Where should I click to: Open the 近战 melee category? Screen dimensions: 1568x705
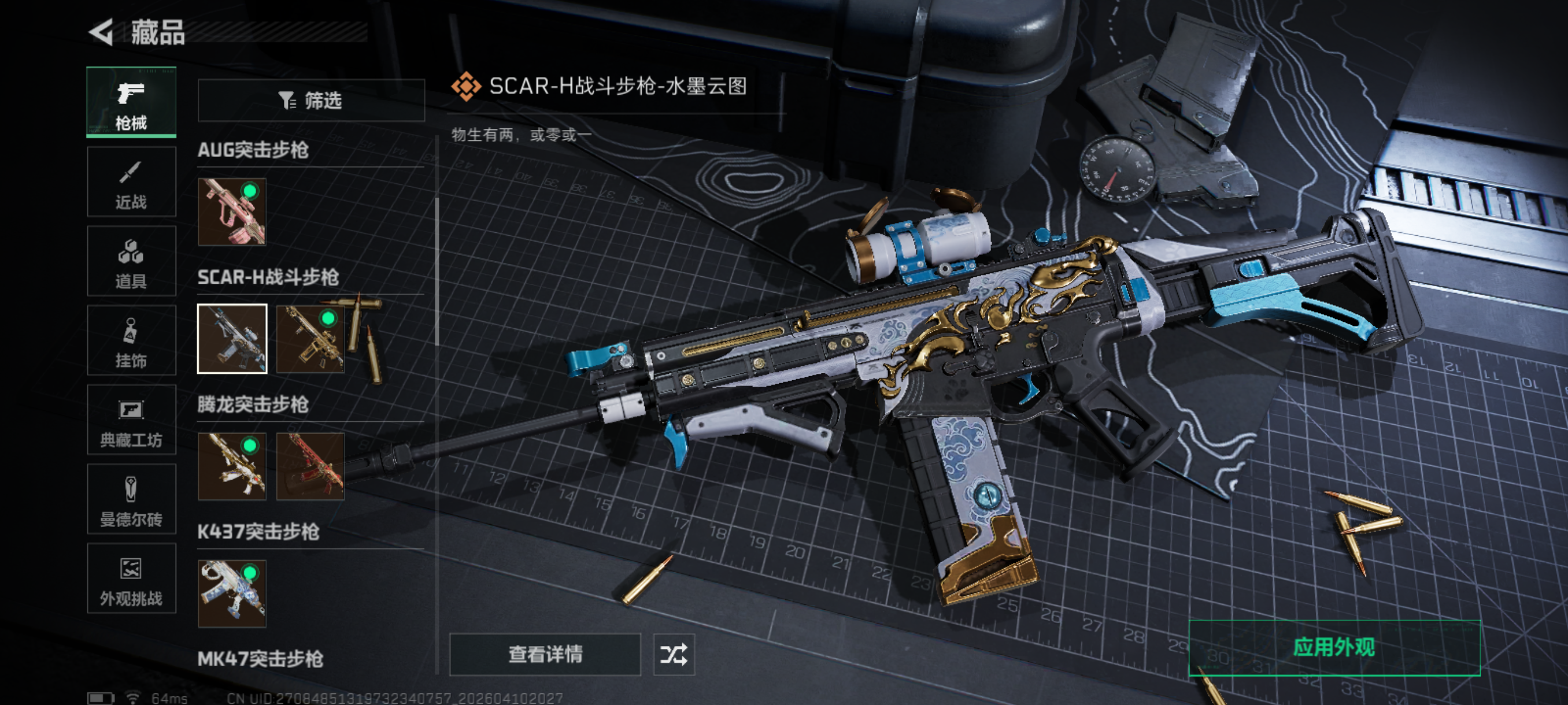pyautogui.click(x=131, y=182)
